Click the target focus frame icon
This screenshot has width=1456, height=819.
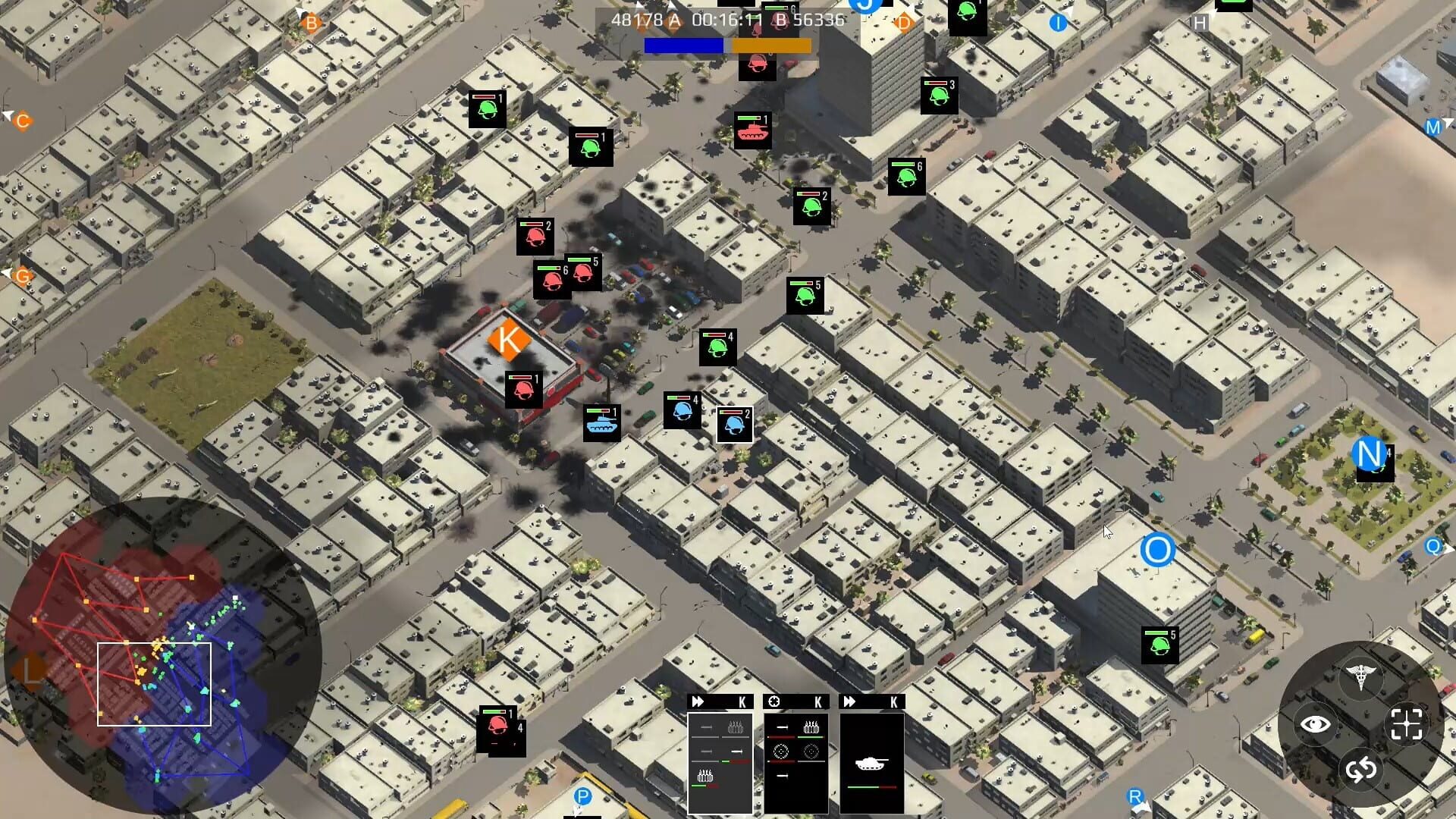tap(1407, 724)
